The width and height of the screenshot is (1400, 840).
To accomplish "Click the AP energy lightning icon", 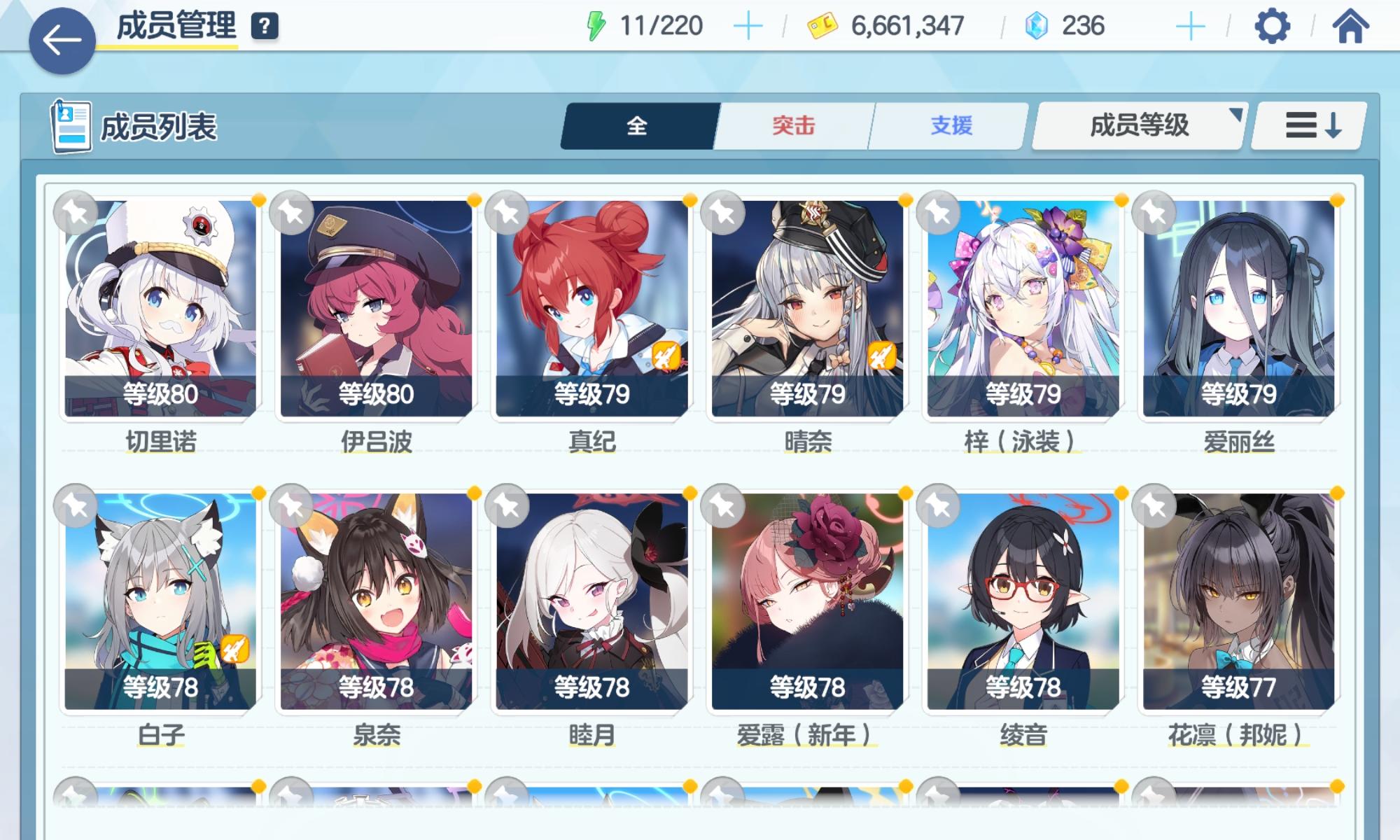I will [596, 27].
